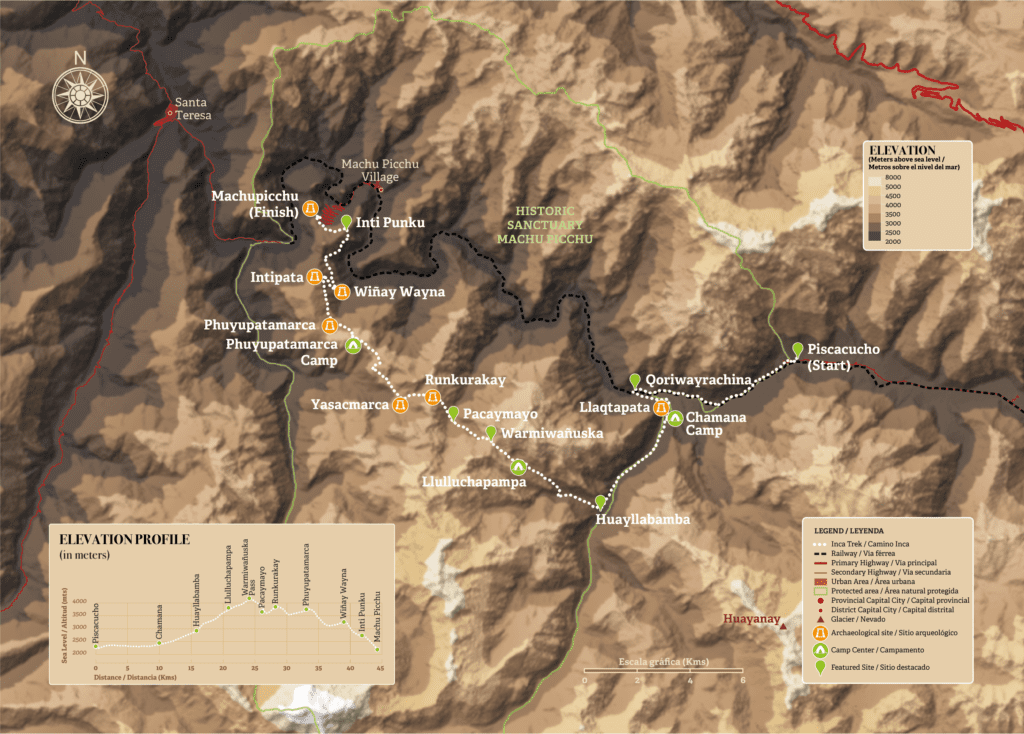Screen dimensions: 1024x734
Task: Choose the Llaqtapata archaeological site marker
Action: [661, 408]
